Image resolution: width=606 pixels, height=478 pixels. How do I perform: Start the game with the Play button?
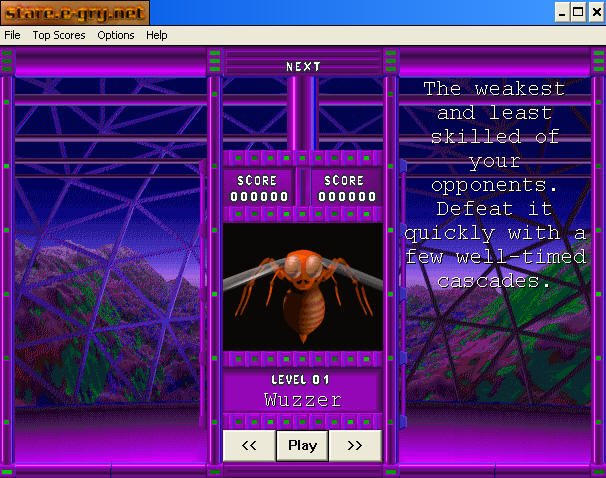pos(302,446)
